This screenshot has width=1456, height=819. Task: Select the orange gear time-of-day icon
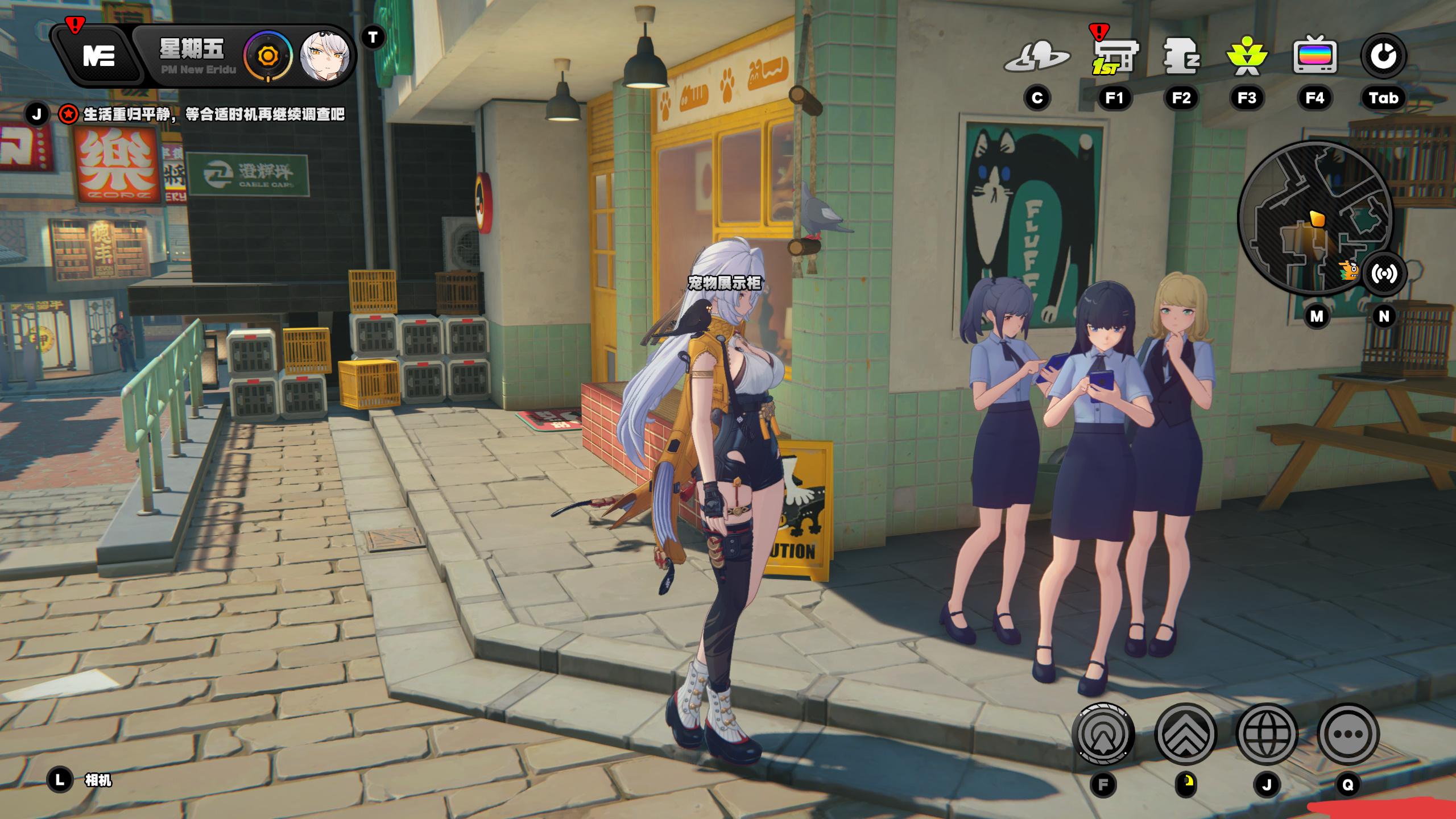[267, 56]
